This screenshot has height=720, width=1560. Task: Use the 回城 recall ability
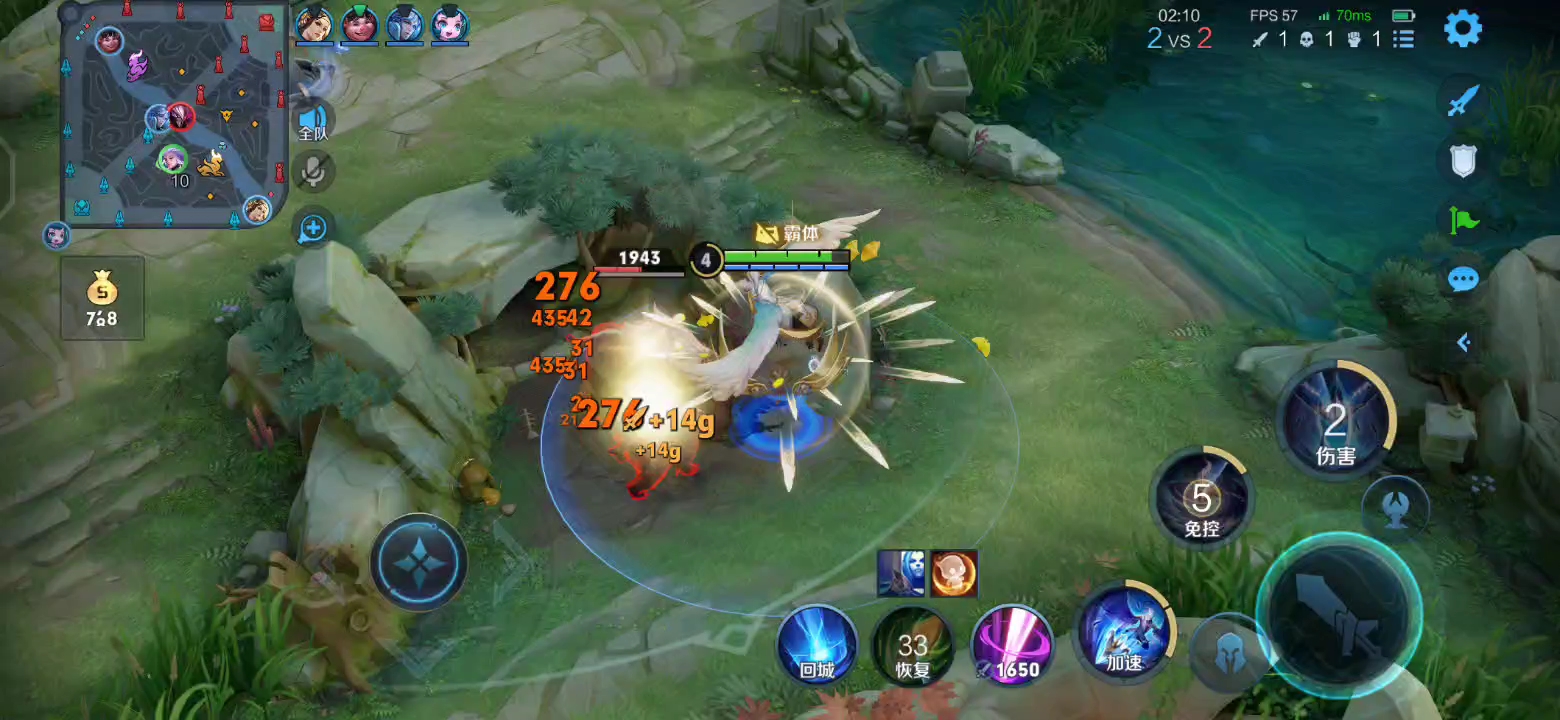coord(817,645)
